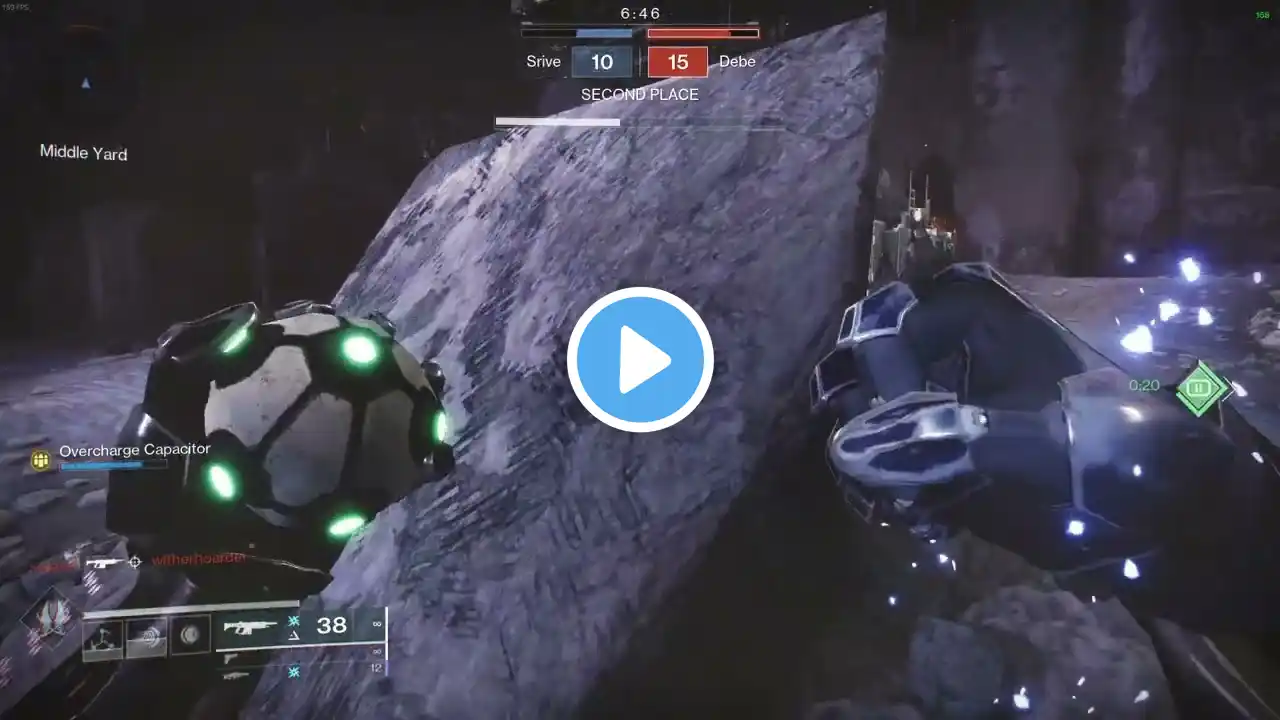Select the Overcharge Capacitor perk icon
This screenshot has height=720, width=1280.
point(41,459)
